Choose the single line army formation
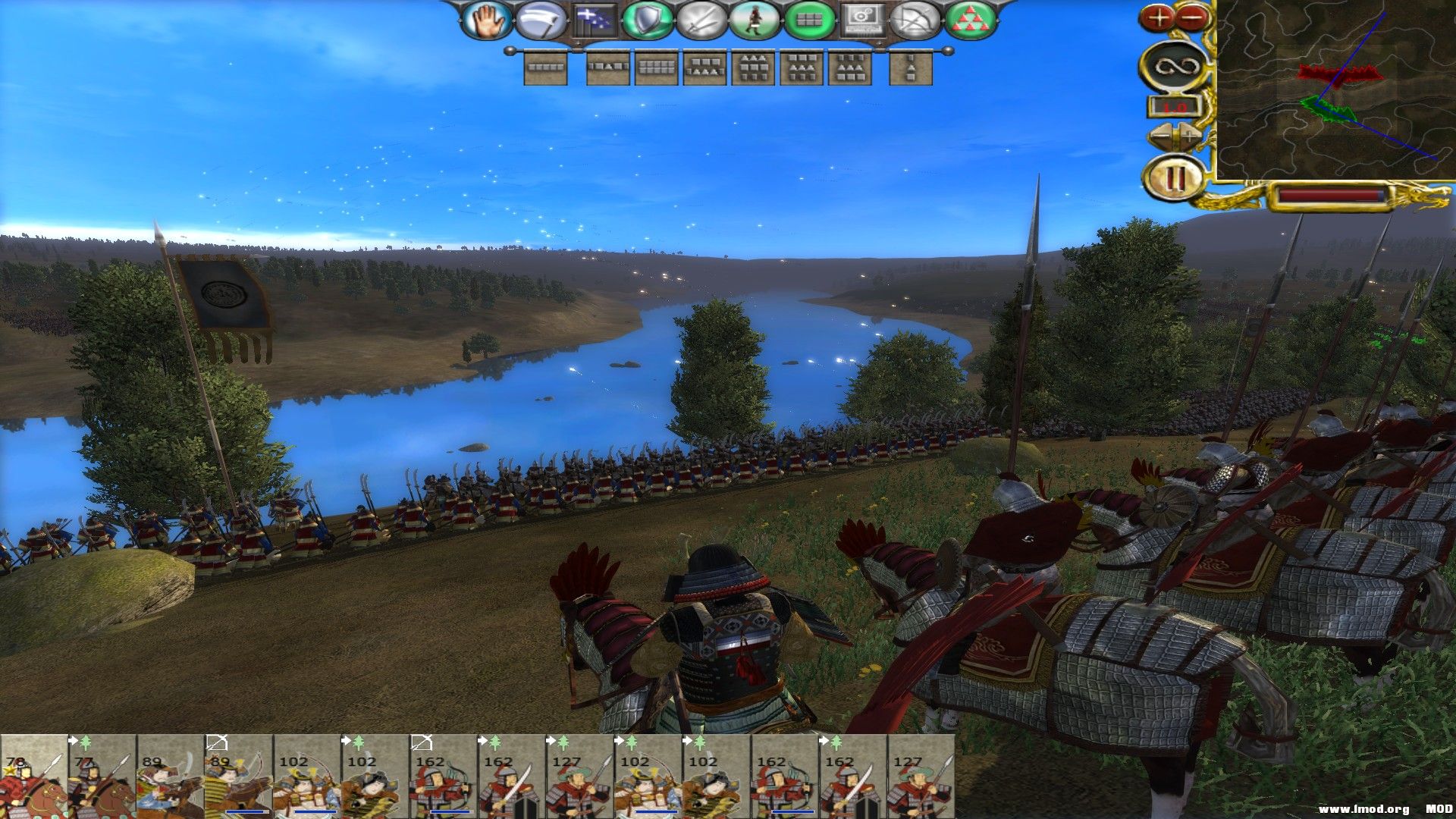 pyautogui.click(x=545, y=67)
